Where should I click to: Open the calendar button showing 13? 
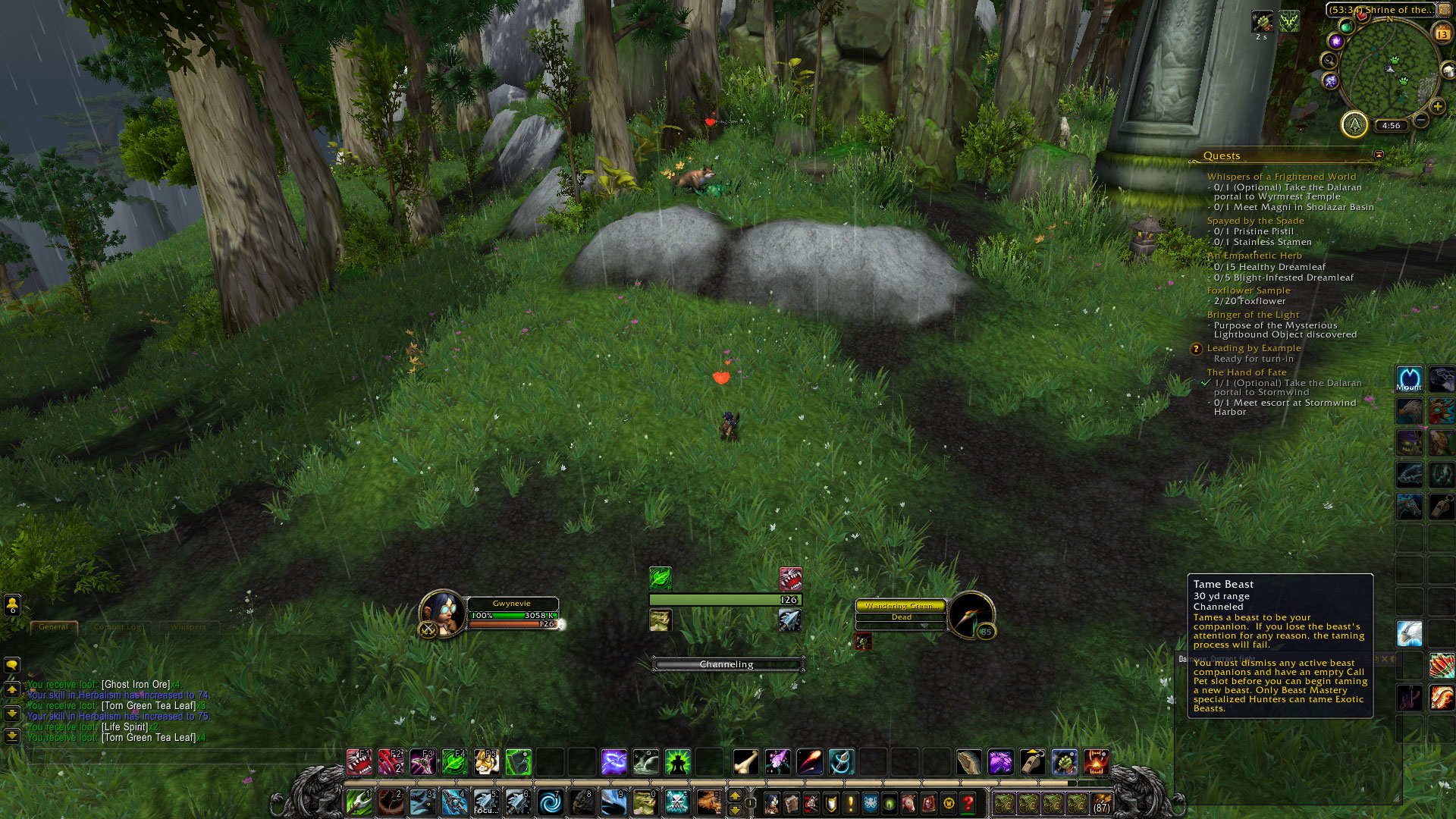click(x=1442, y=33)
